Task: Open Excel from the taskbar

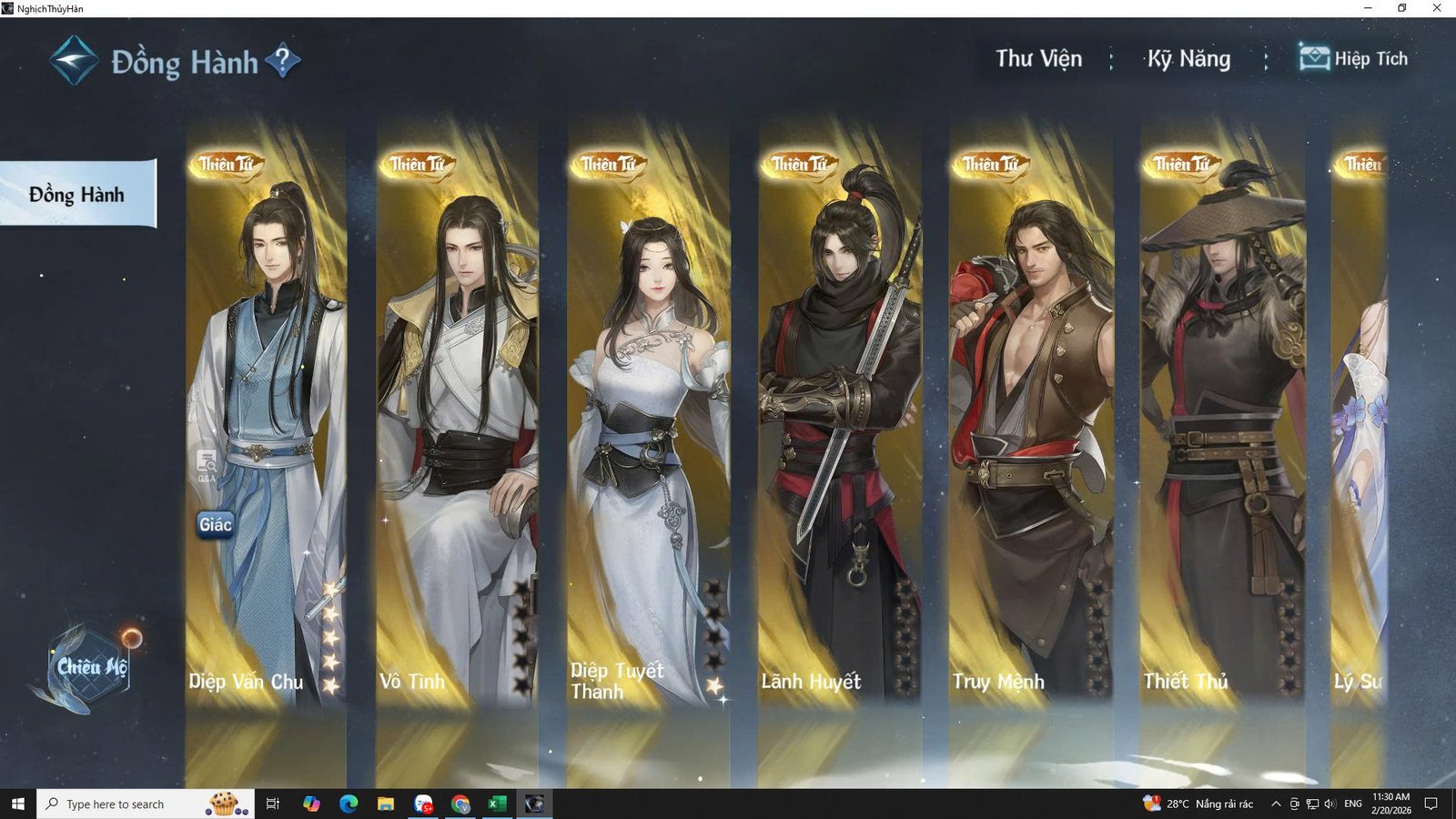Action: (x=496, y=804)
